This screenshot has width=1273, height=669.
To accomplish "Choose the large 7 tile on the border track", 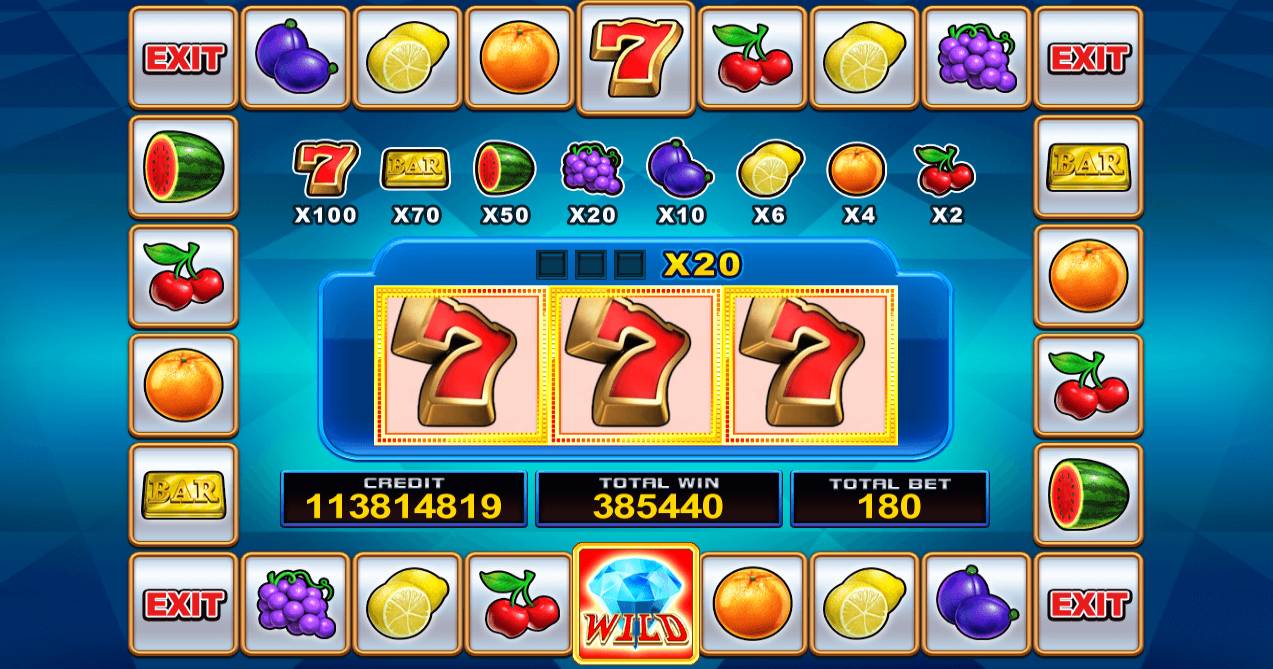I will pos(636,57).
